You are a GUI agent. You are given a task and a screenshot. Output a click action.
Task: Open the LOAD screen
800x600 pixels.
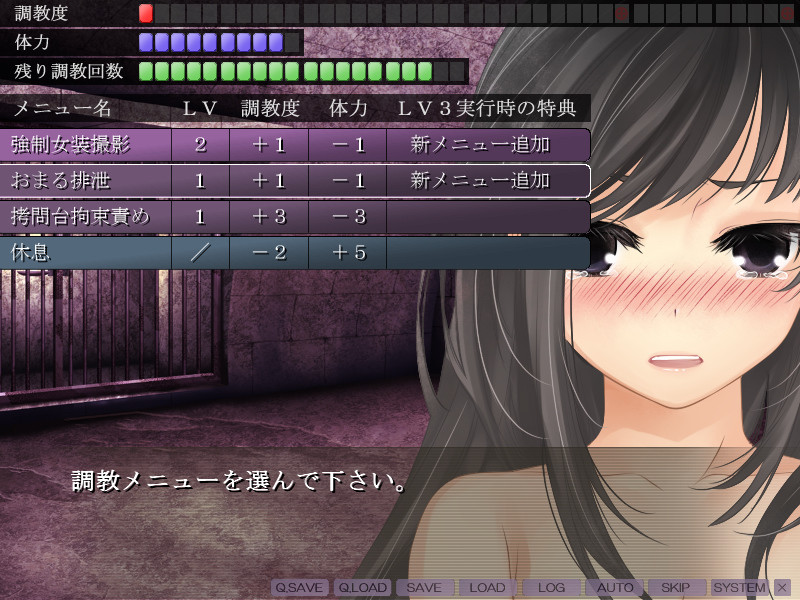(x=488, y=588)
